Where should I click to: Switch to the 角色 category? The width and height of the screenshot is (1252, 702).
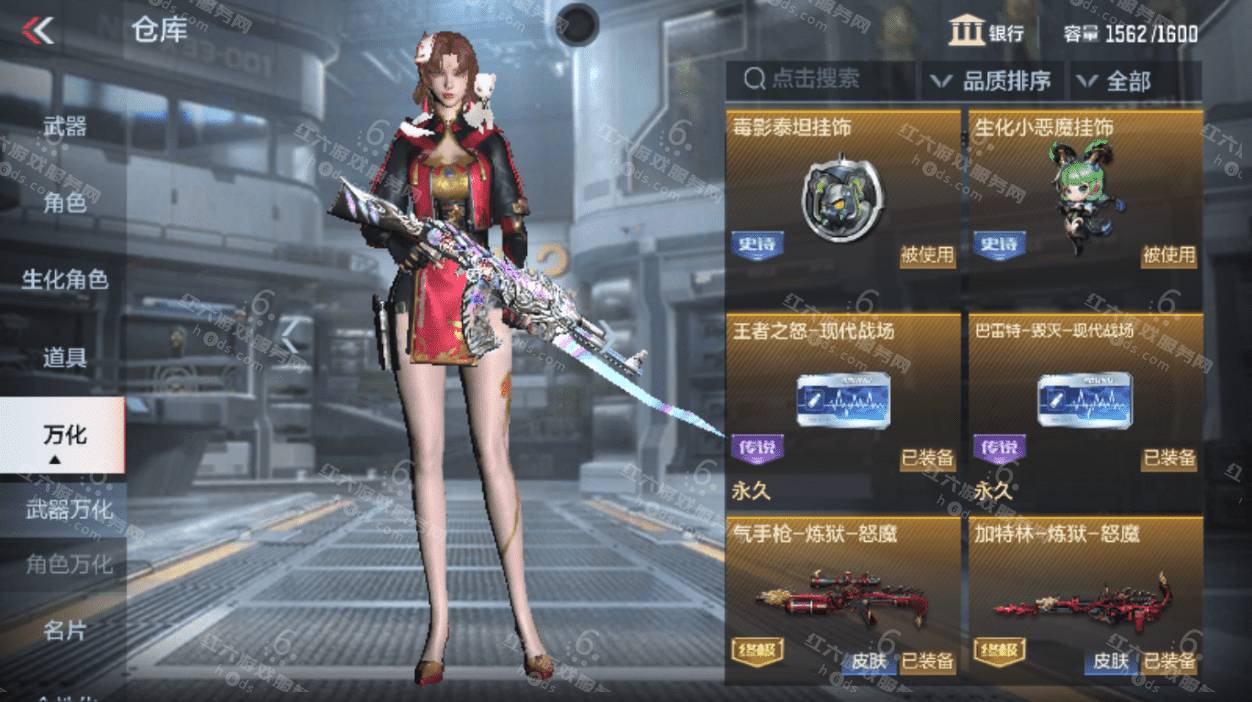(64, 203)
